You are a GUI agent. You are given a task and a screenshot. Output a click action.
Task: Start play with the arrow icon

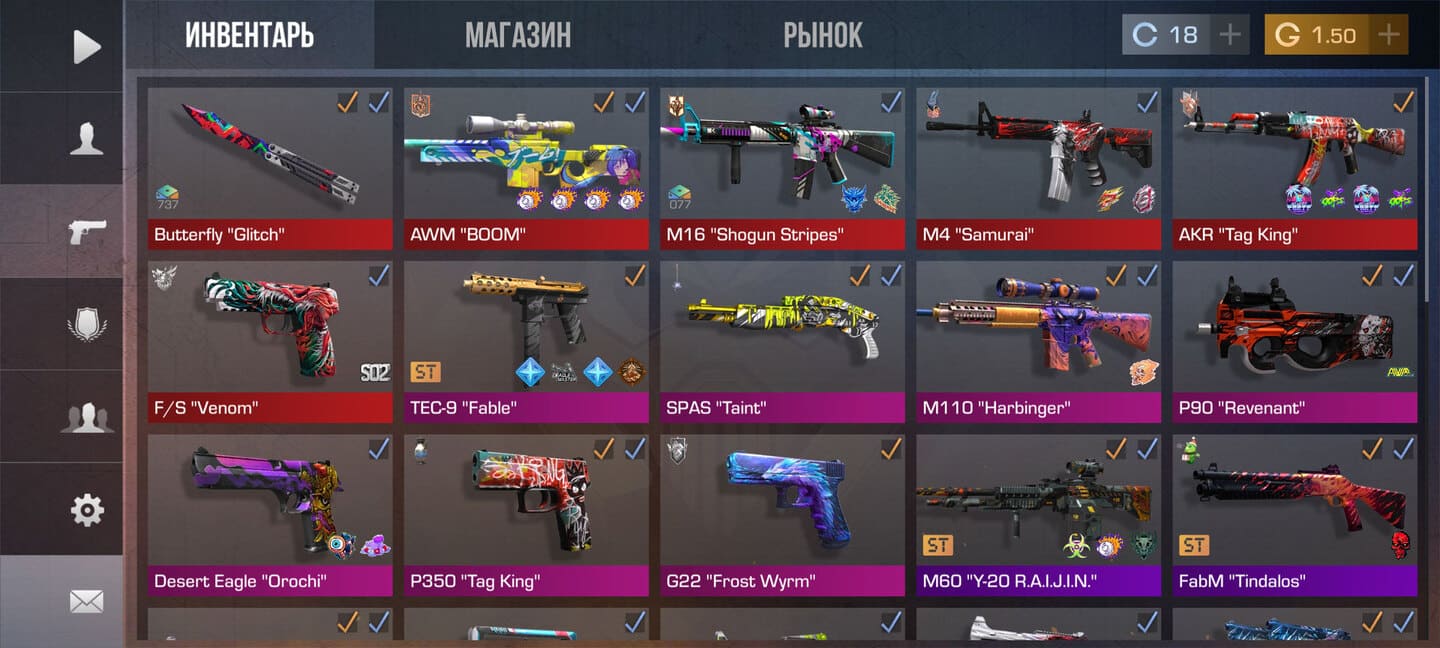point(87,46)
